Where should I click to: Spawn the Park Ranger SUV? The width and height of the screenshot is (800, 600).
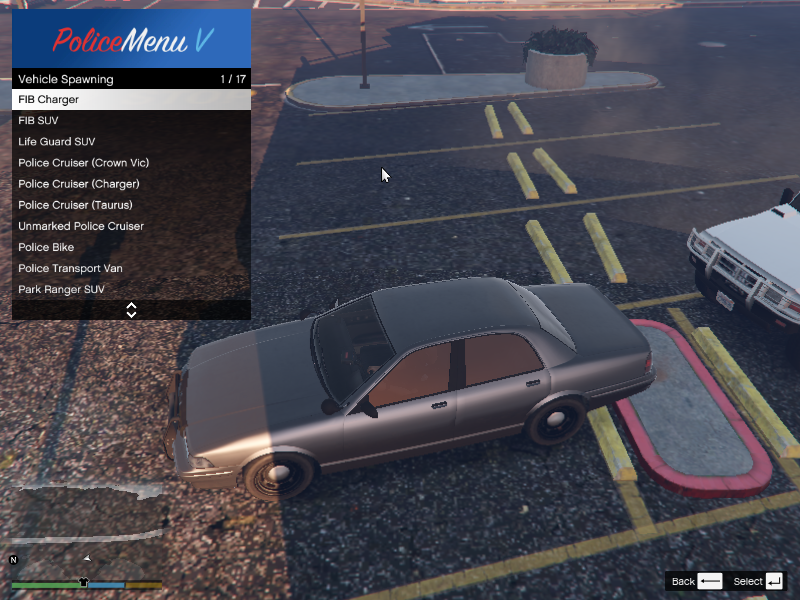pyautogui.click(x=130, y=289)
